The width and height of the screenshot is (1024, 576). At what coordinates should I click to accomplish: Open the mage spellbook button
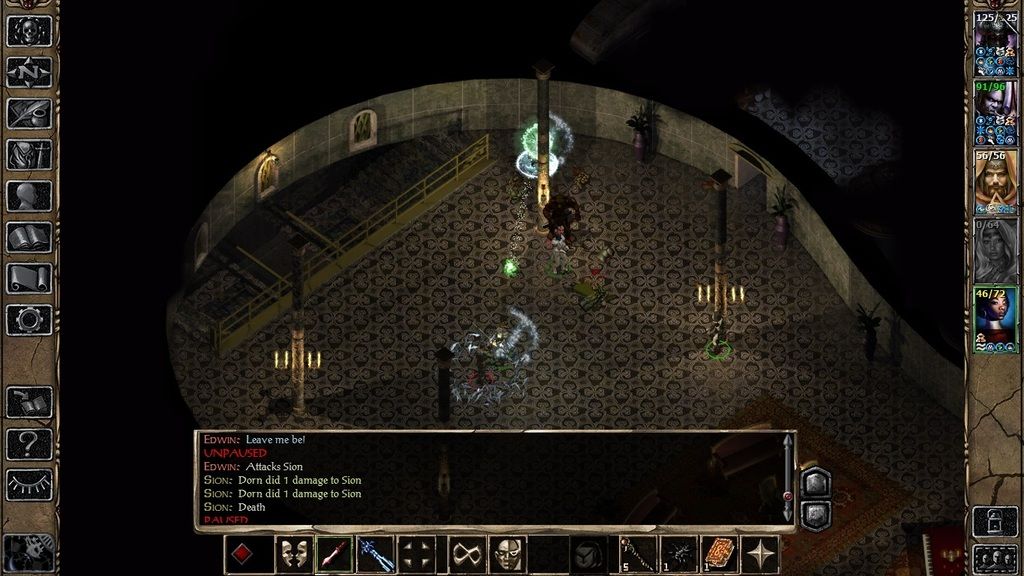coord(29,237)
